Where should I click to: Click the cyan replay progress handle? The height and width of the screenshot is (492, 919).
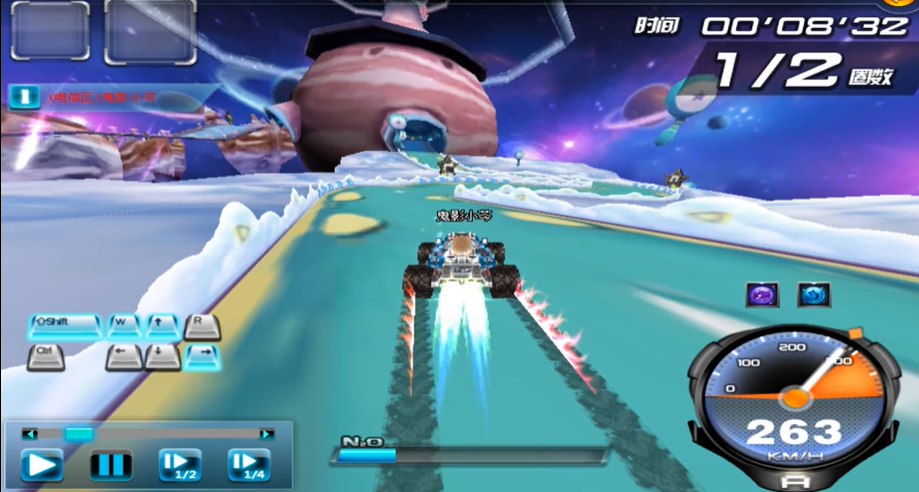78,434
